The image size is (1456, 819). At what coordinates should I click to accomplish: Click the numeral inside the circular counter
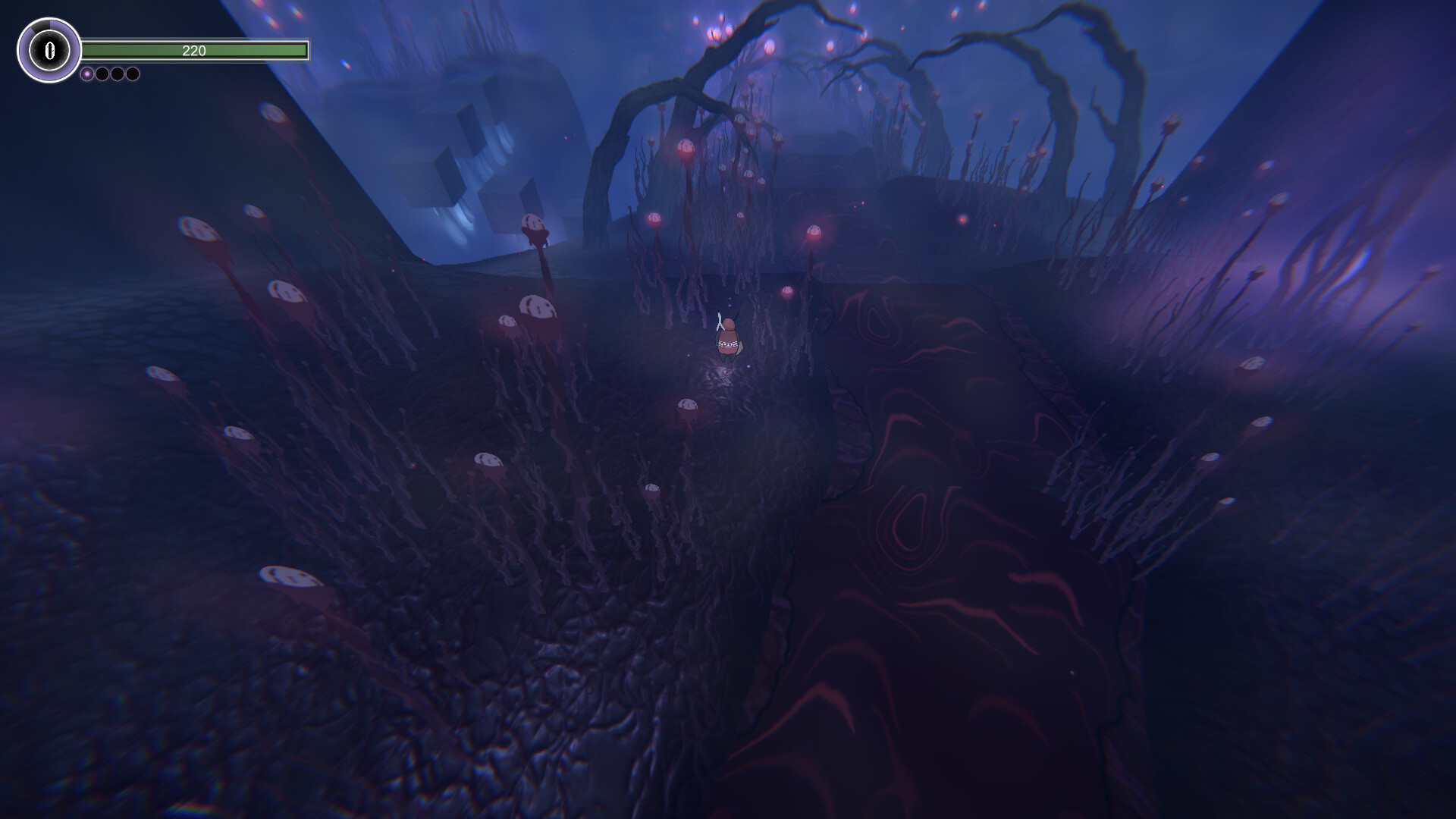point(49,50)
